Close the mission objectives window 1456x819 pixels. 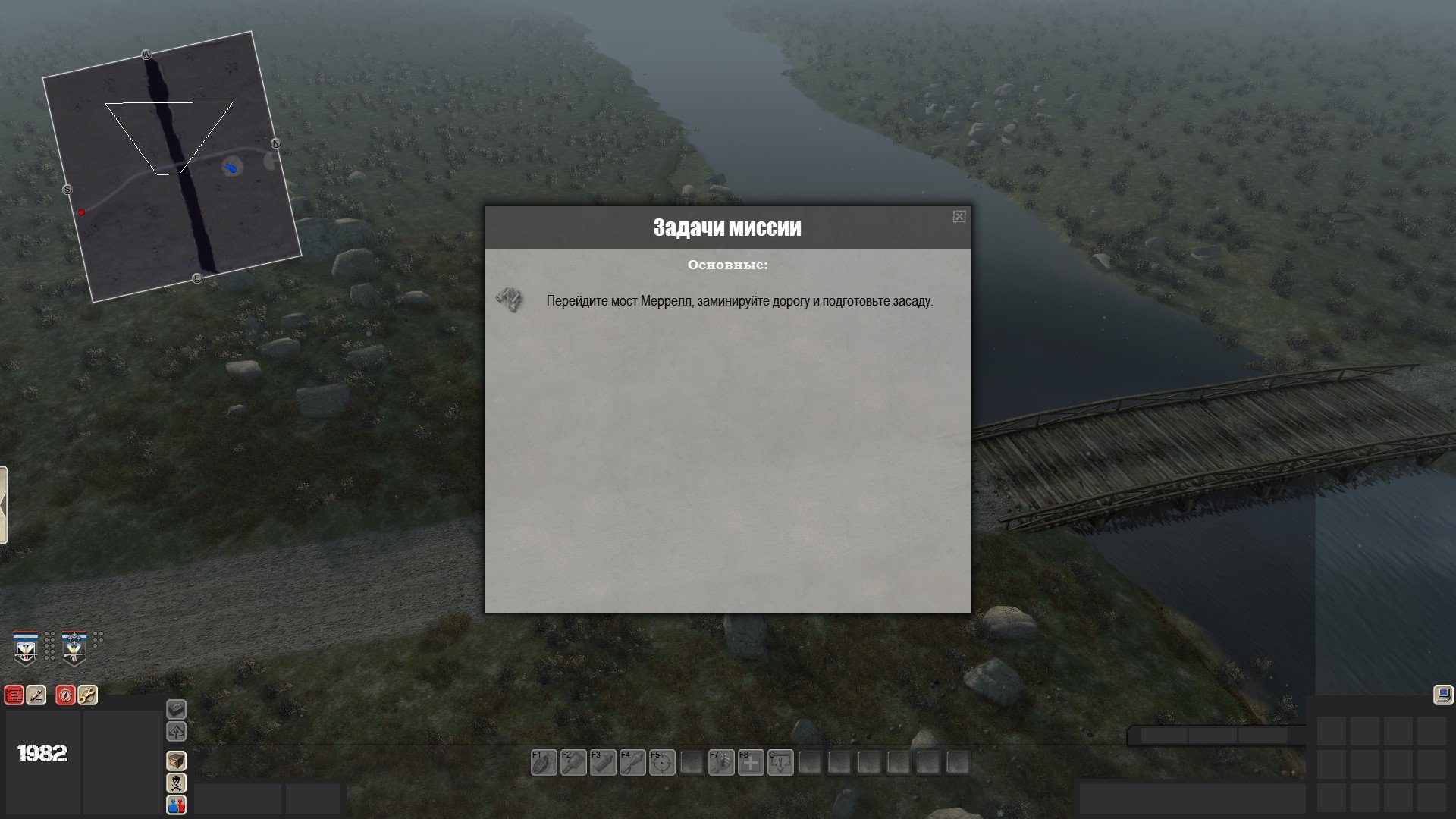(x=959, y=217)
